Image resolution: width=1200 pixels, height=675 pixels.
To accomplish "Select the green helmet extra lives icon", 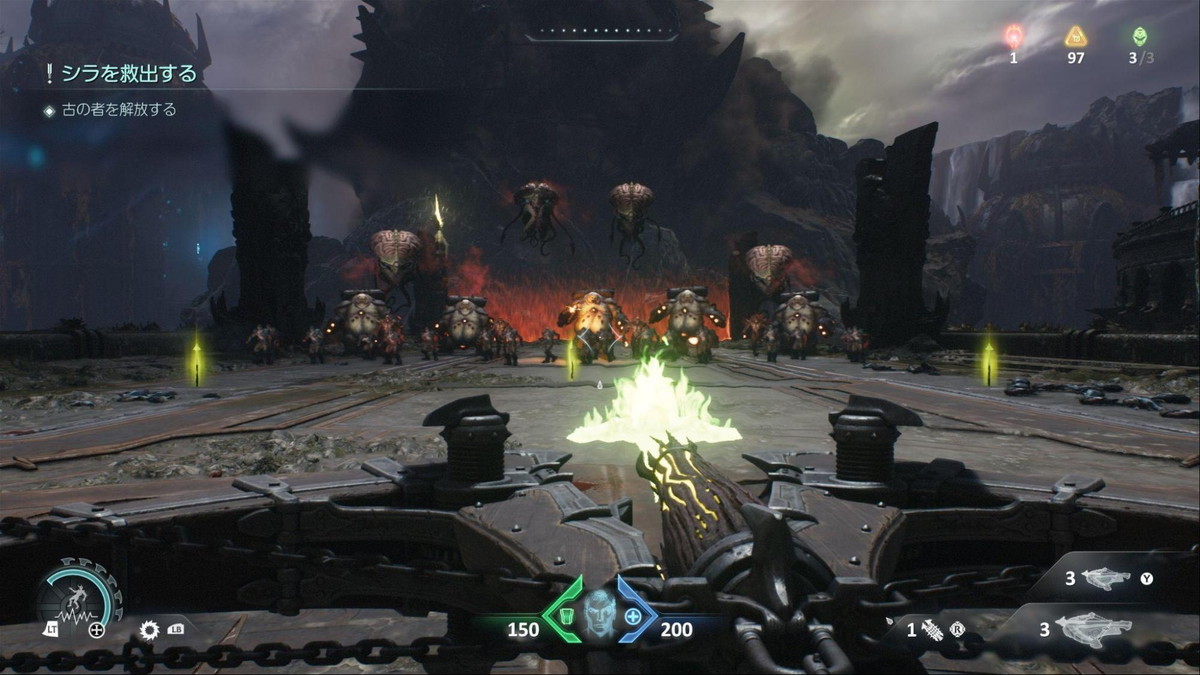I will click(1139, 37).
